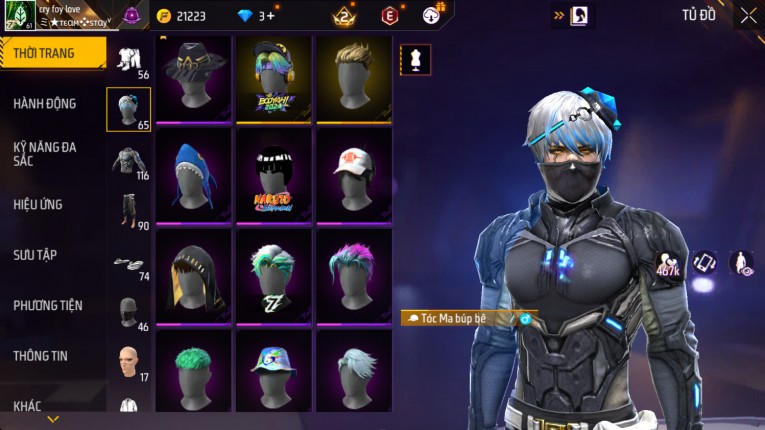Pick the black witch hat item
Image resolution: width=765 pixels, height=430 pixels.
(x=193, y=78)
